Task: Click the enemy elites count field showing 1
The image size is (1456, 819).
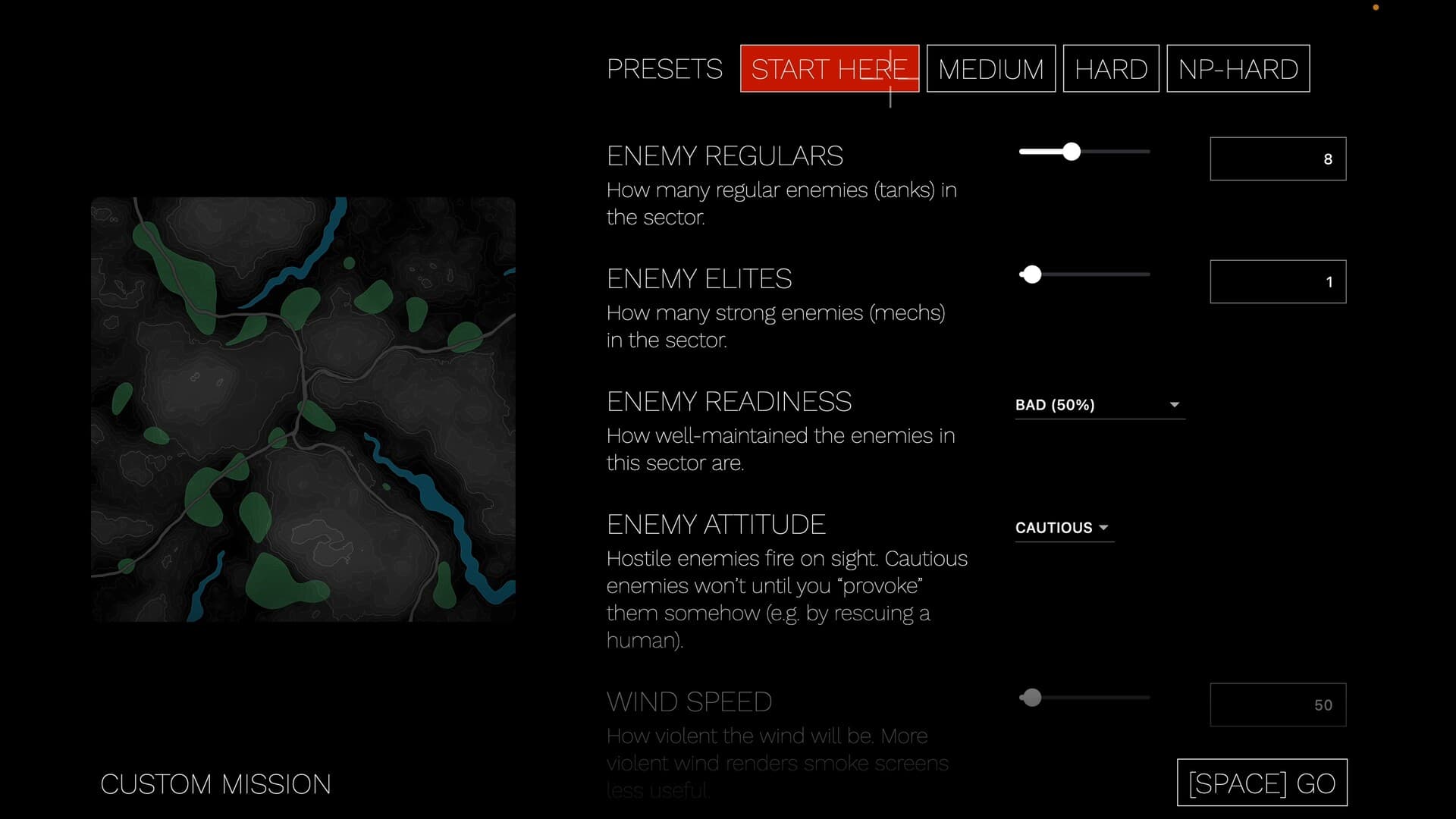Action: click(1277, 281)
